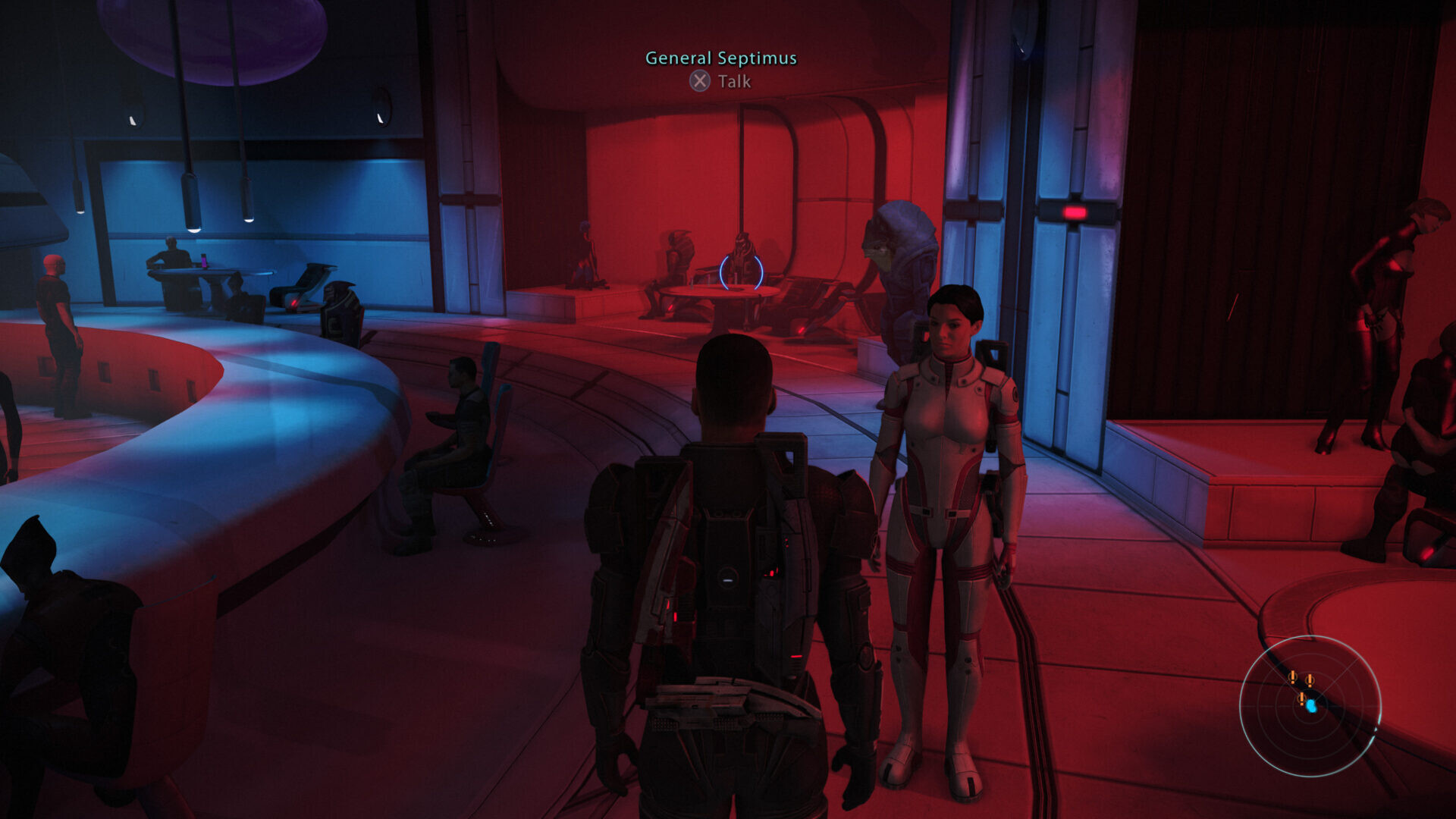The width and height of the screenshot is (1456, 819).
Task: Click the circular radar minimap
Action: 1310,705
